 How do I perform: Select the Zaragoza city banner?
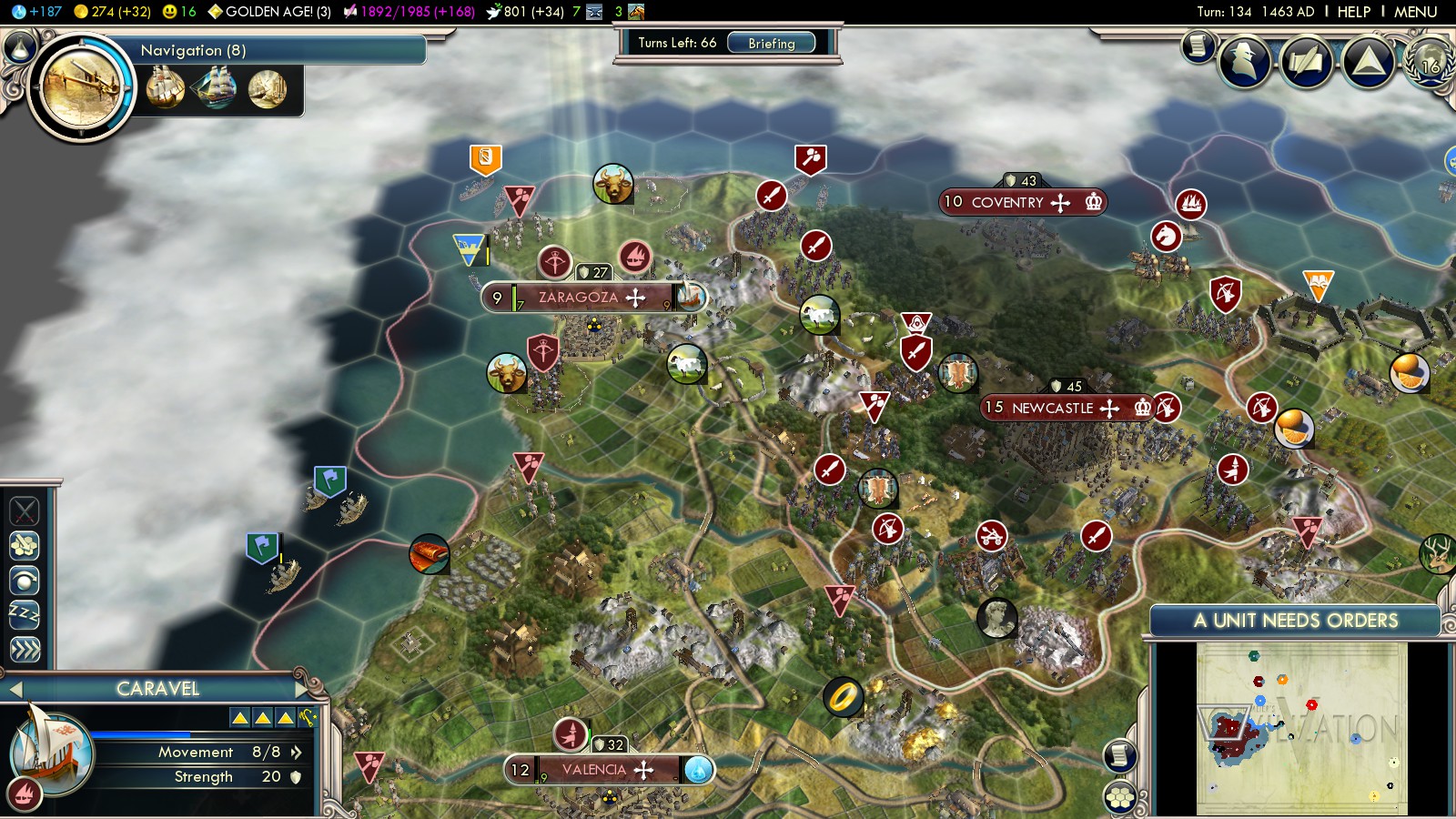point(579,298)
